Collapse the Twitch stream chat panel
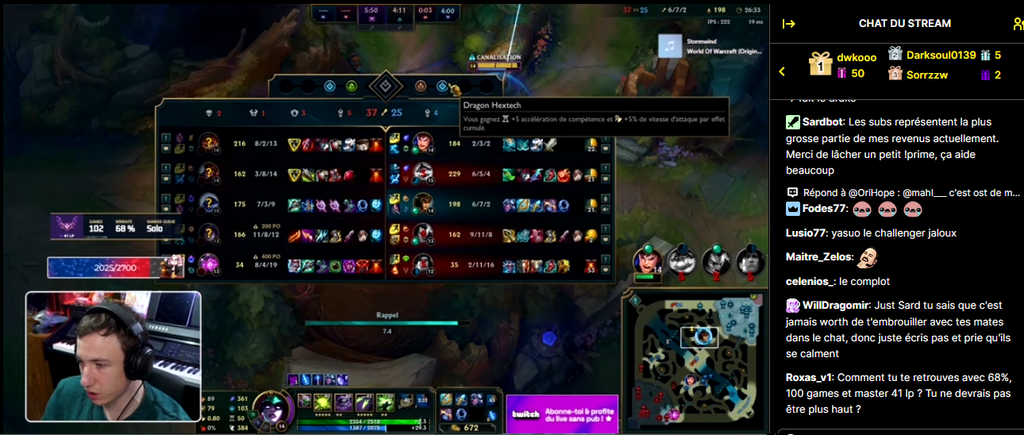This screenshot has height=435, width=1024. click(788, 23)
